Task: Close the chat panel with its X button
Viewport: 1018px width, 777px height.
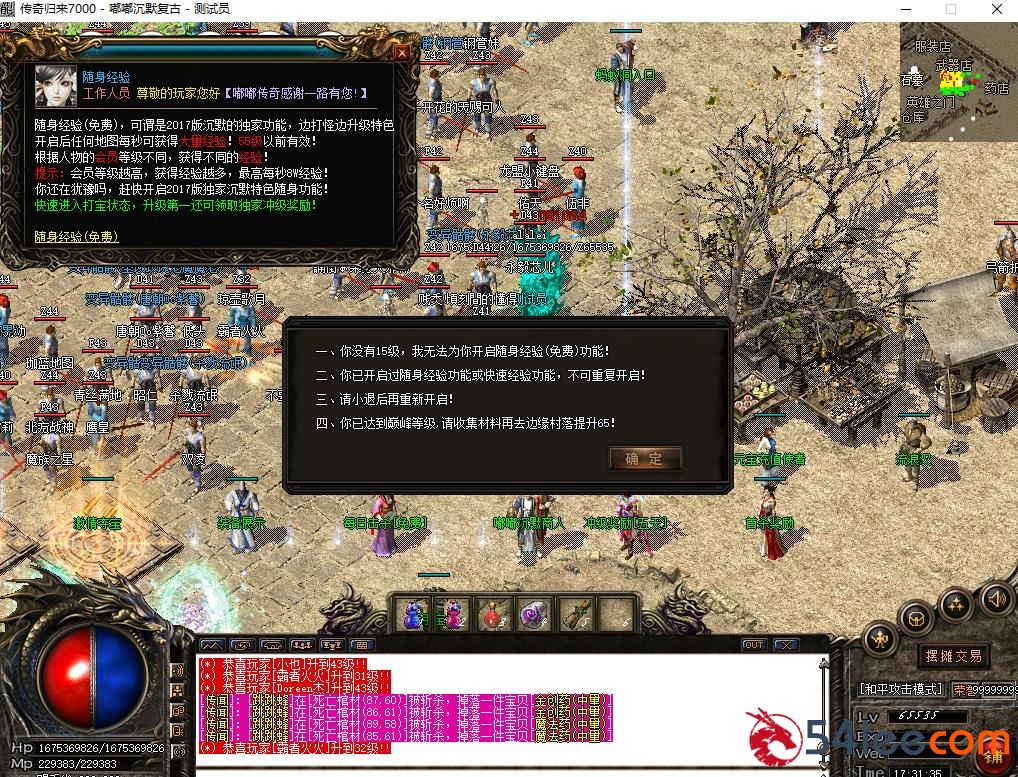Action: pos(786,645)
